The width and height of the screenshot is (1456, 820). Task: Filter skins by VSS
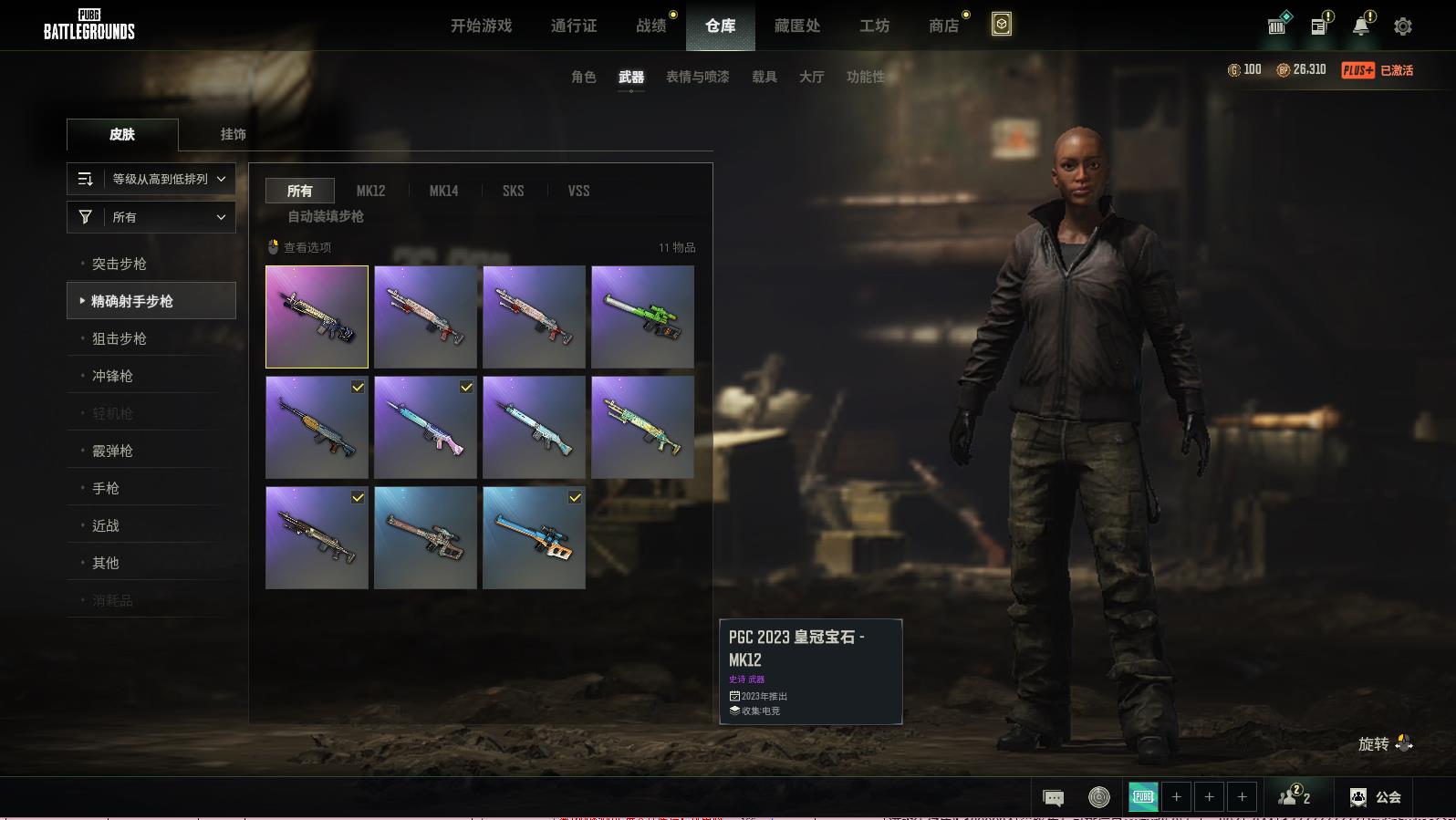click(578, 191)
